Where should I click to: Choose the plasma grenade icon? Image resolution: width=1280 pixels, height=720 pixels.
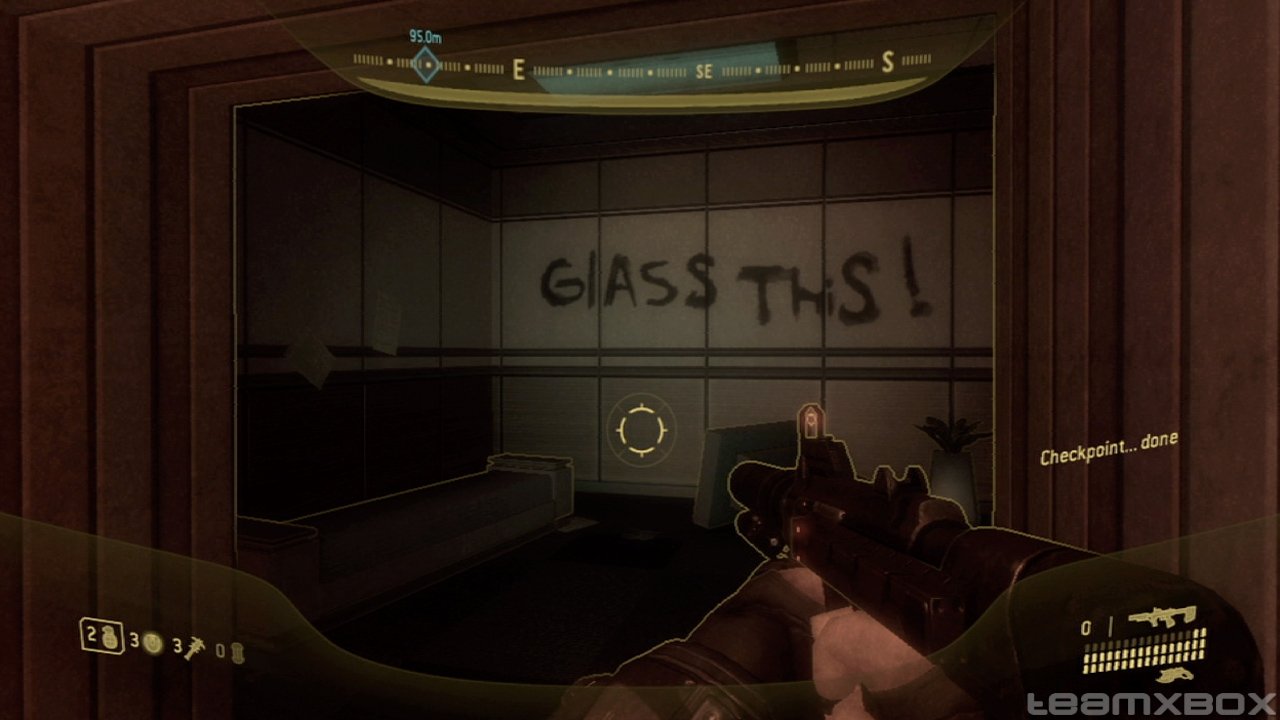point(153,644)
